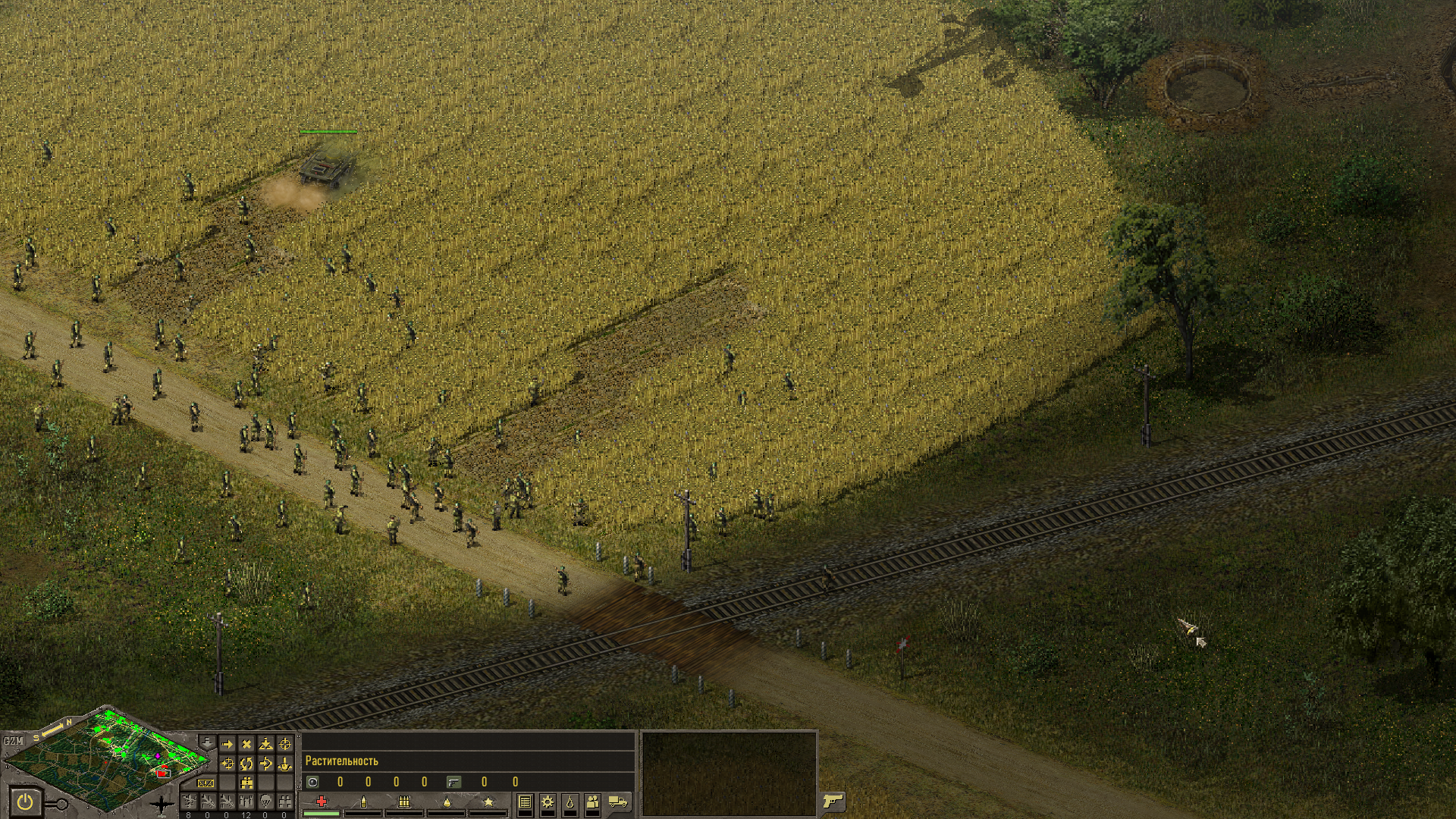Viewport: 1456px width, 819px height.
Task: Activate the rotate arrows command
Action: (x=246, y=764)
